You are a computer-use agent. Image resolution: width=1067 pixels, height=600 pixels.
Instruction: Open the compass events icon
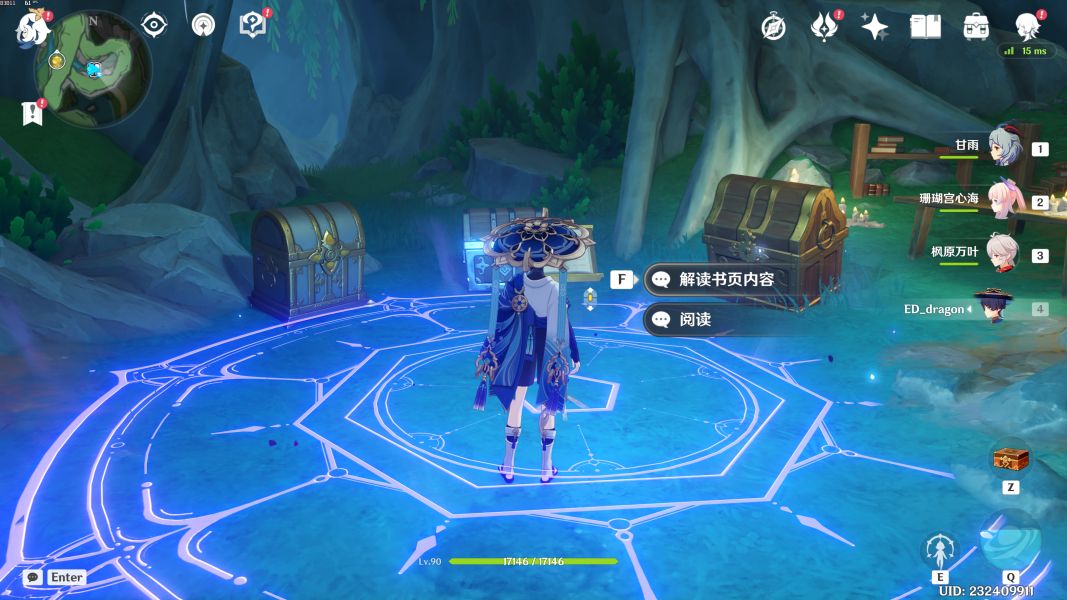click(773, 27)
